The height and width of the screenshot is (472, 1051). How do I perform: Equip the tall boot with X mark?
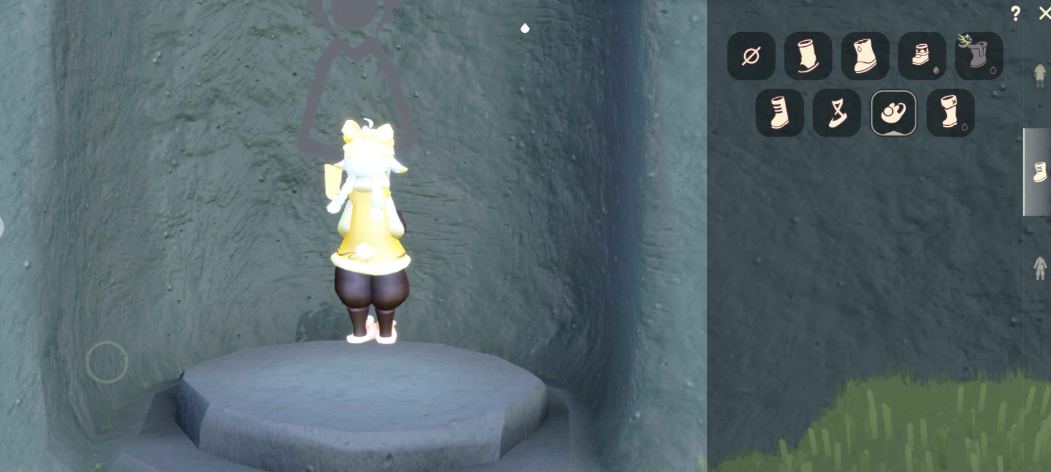[x=950, y=113]
